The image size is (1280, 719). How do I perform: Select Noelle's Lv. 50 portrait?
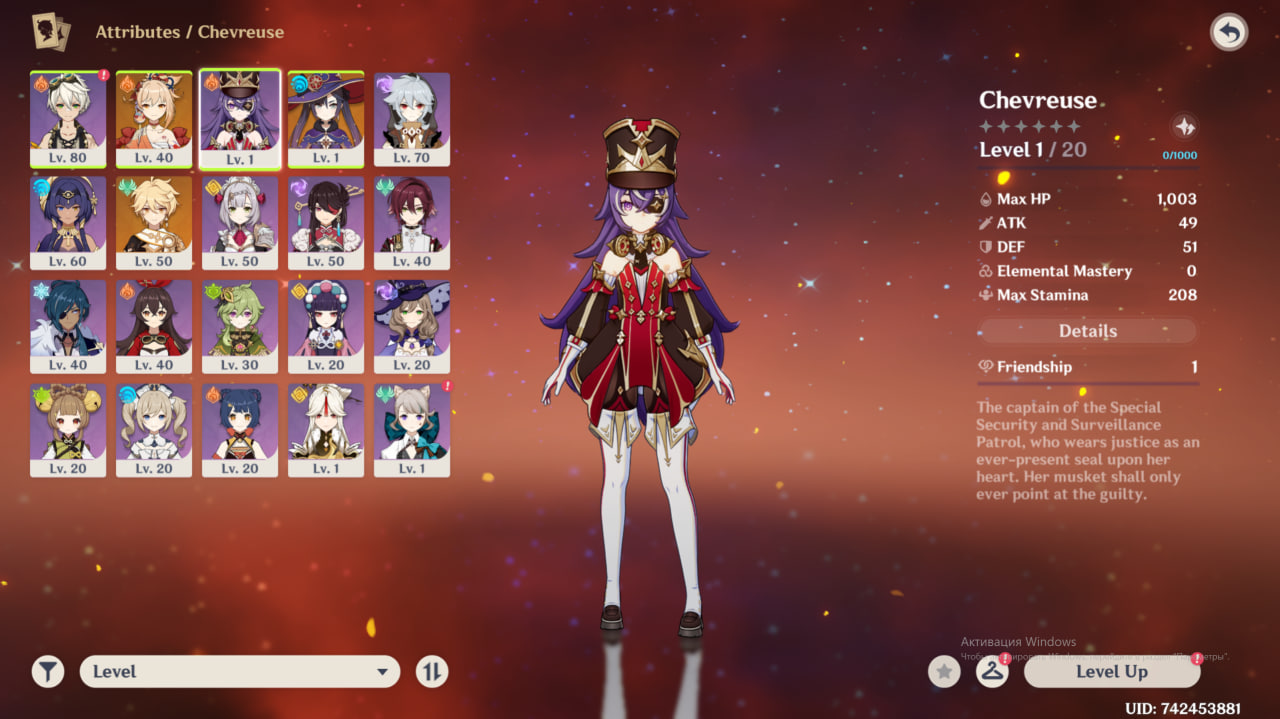tap(240, 222)
